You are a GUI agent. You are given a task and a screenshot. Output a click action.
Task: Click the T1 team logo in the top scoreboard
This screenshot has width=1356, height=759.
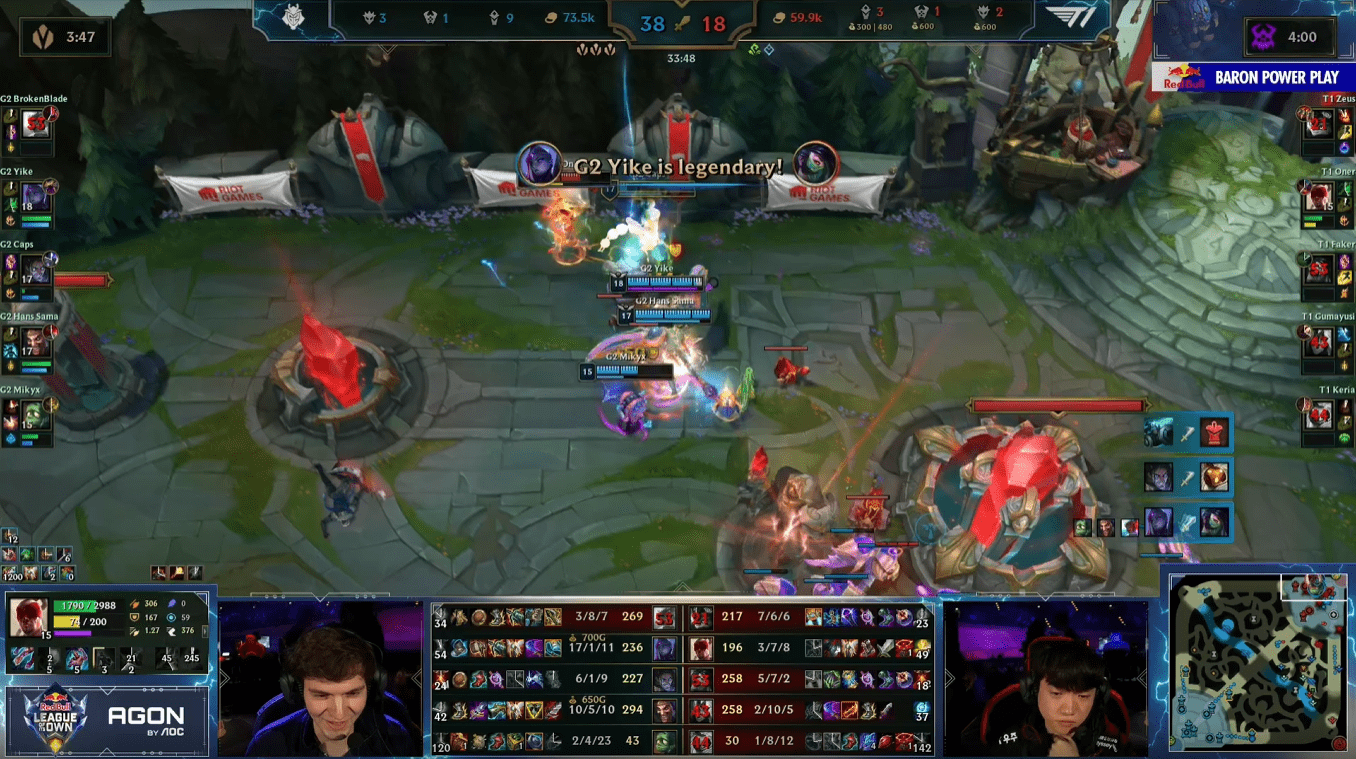(1071, 19)
